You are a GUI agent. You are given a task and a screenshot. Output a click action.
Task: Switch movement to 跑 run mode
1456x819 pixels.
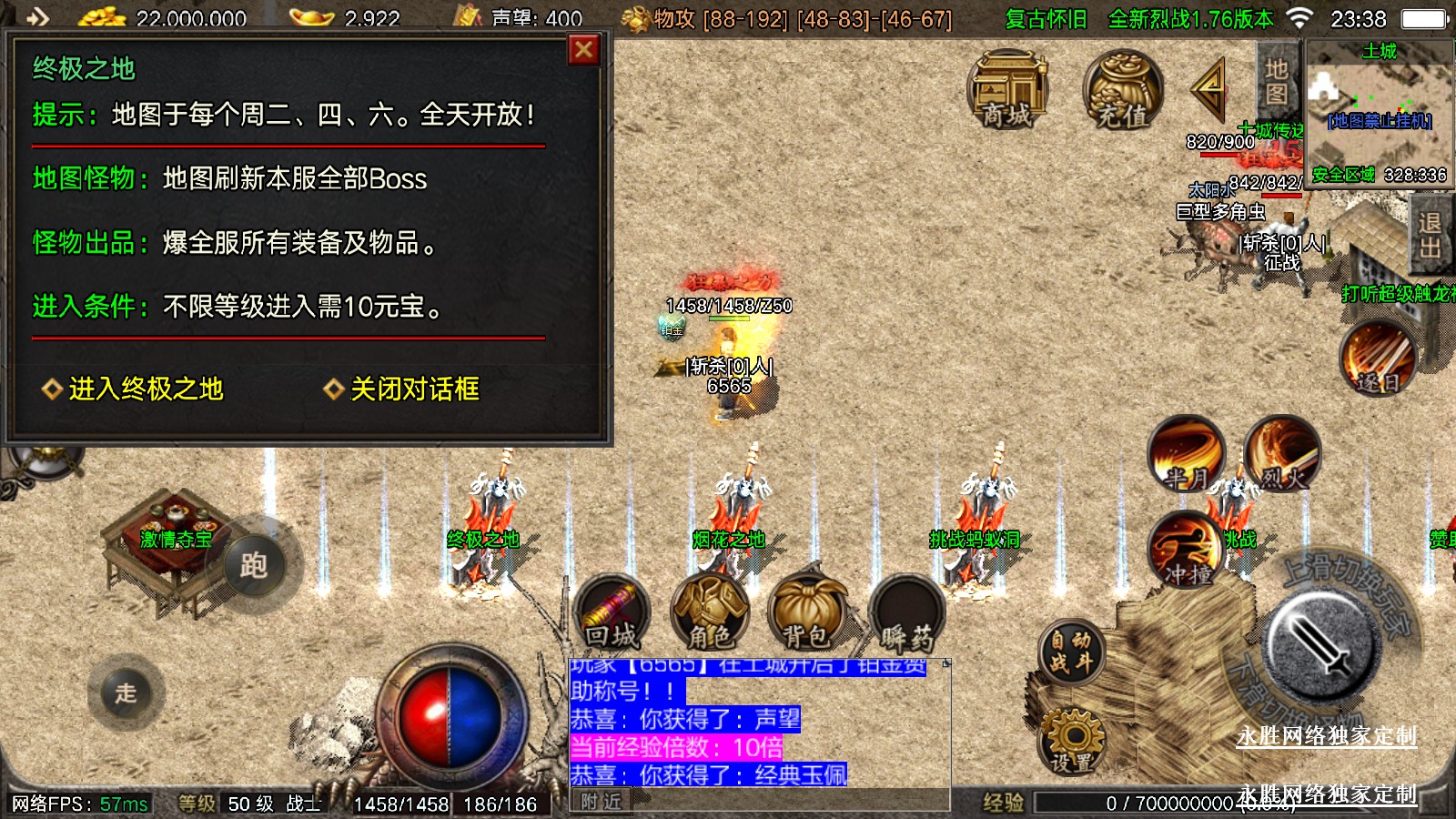254,566
